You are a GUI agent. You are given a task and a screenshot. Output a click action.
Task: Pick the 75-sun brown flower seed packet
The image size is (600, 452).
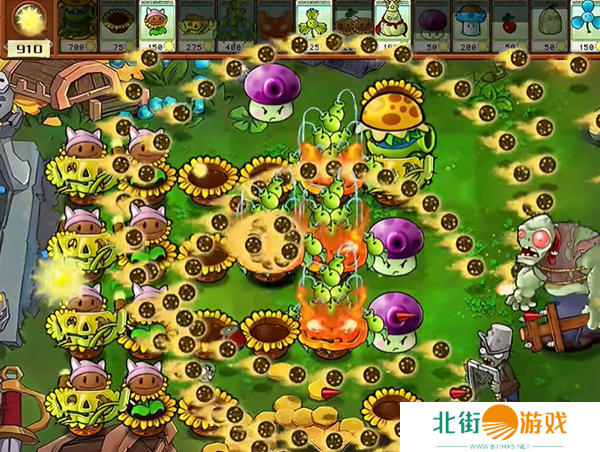119,27
